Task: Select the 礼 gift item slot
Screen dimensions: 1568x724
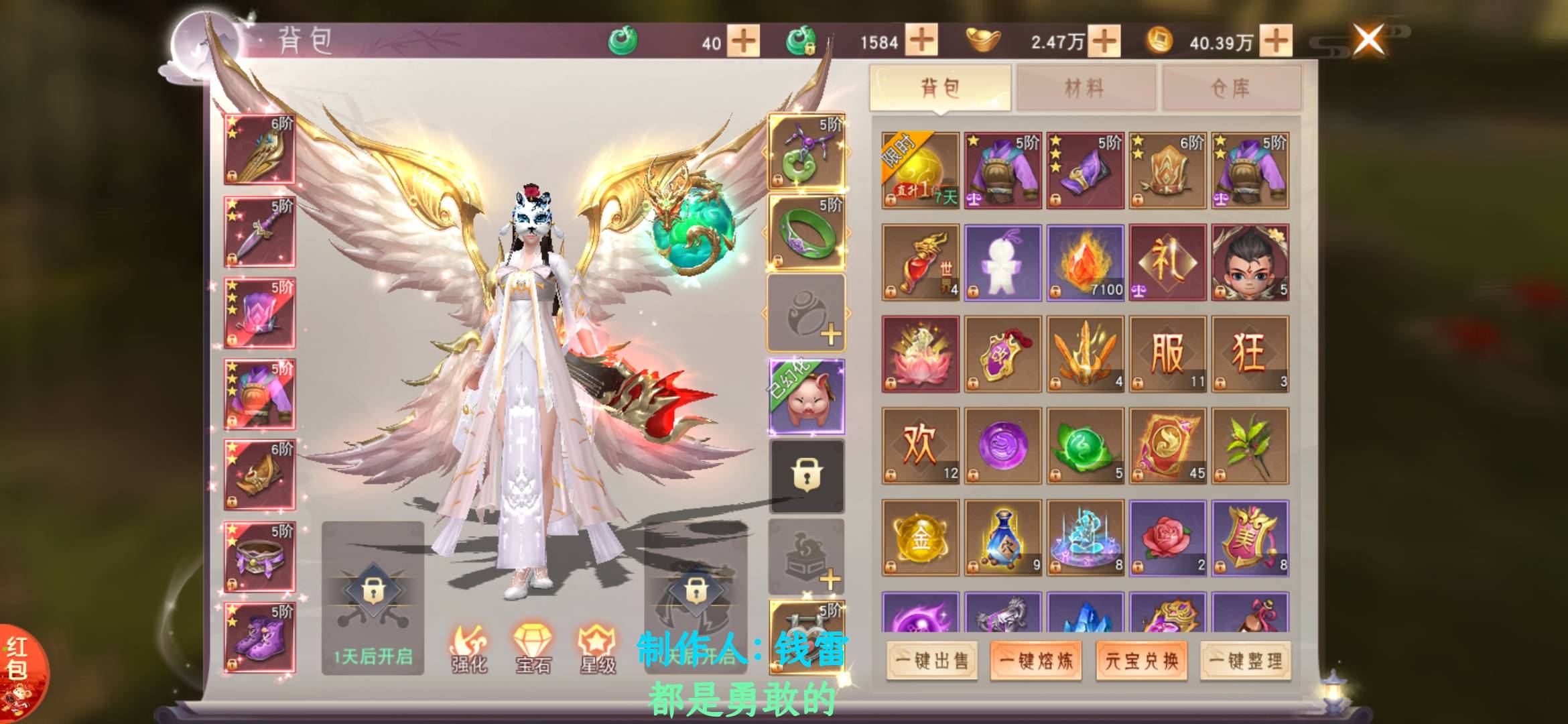Action: [x=1167, y=262]
